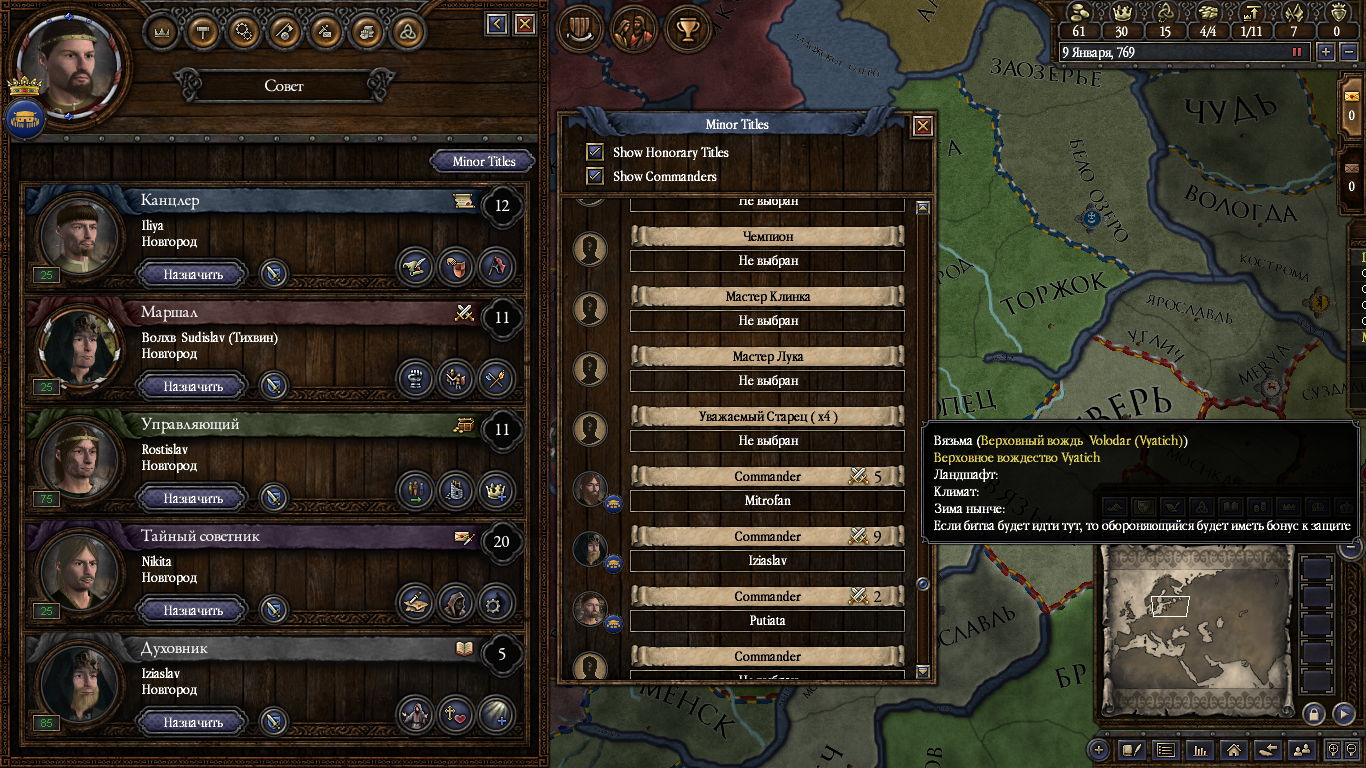Choose the Мастер Клинка title slot

(x=767, y=320)
